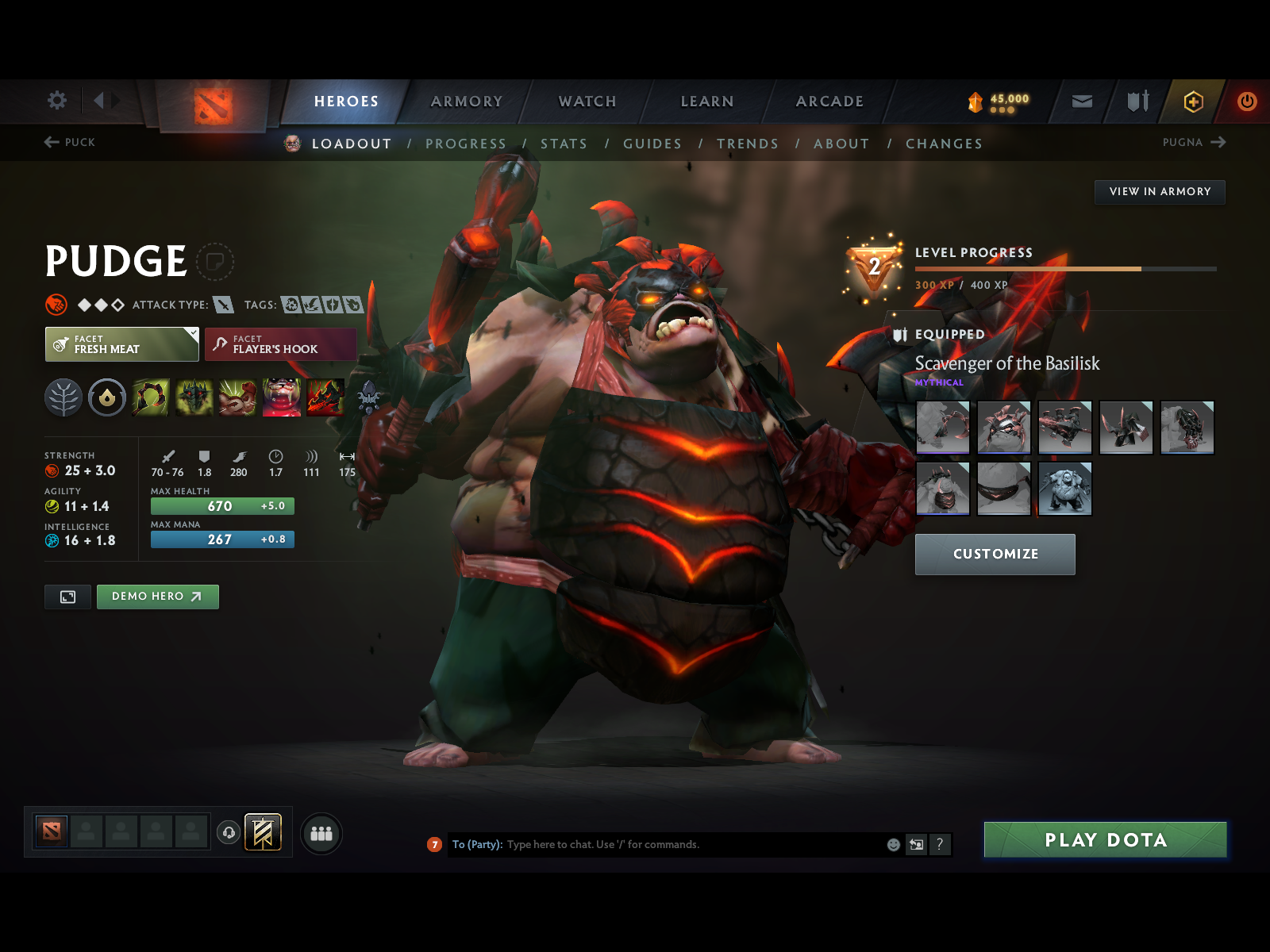Screen dimensions: 1270x952
Task: Toggle the full-body hero view icon
Action: tap(67, 597)
